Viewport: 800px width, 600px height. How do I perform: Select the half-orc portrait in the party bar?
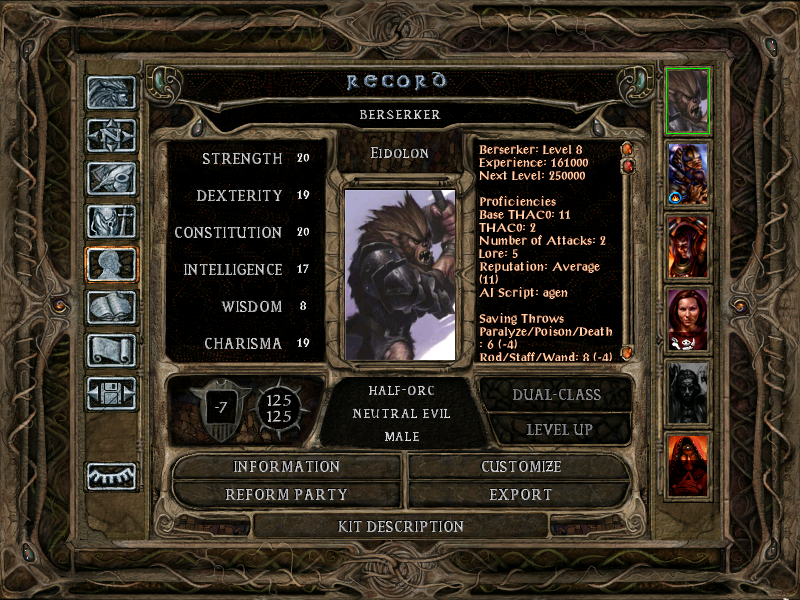(x=688, y=100)
